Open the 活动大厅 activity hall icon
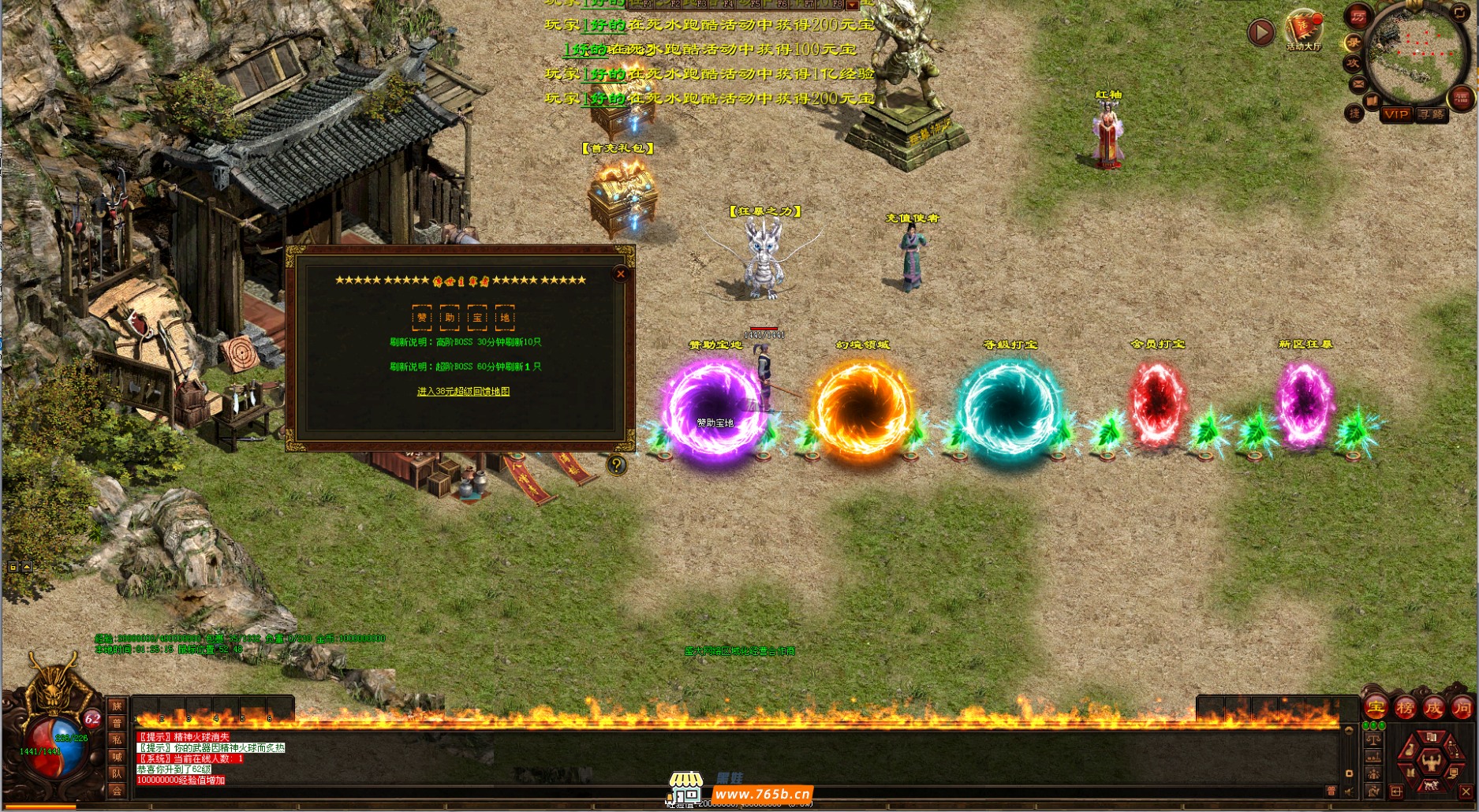Screen dimensions: 1479x812 (x=1303, y=31)
